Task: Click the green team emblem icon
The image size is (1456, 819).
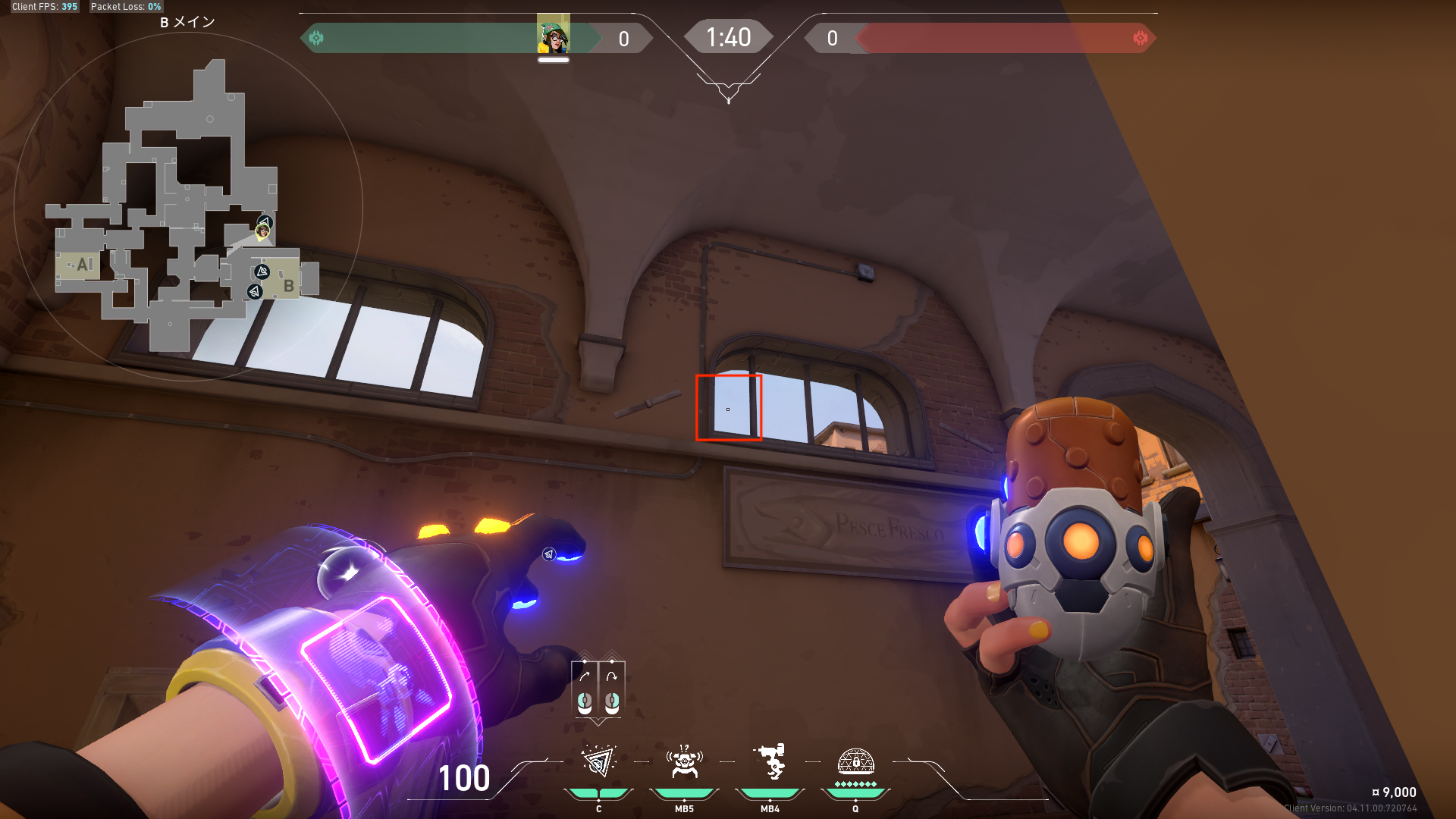Action: coord(316,38)
